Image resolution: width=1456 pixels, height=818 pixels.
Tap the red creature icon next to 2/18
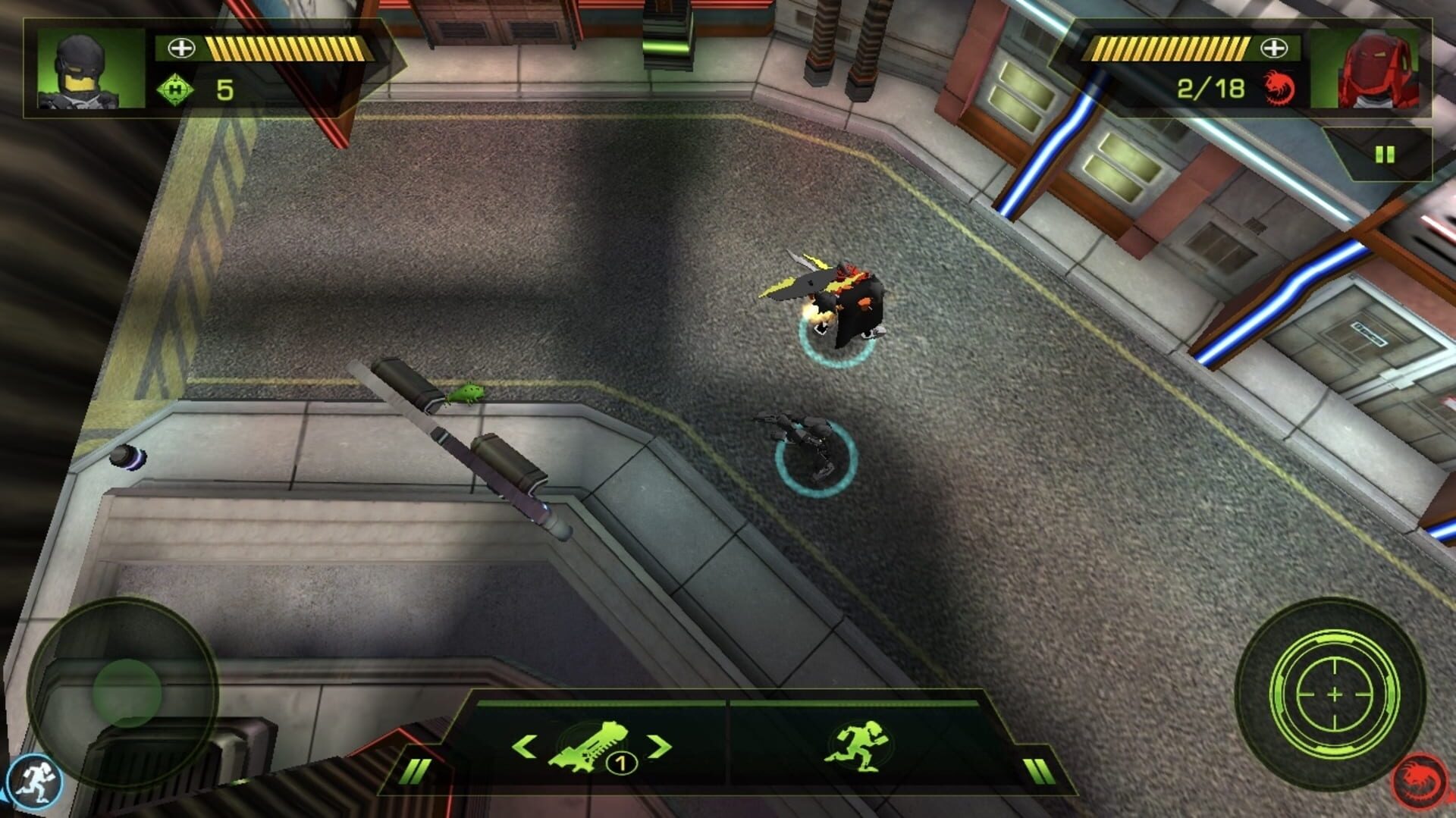coord(1281,87)
